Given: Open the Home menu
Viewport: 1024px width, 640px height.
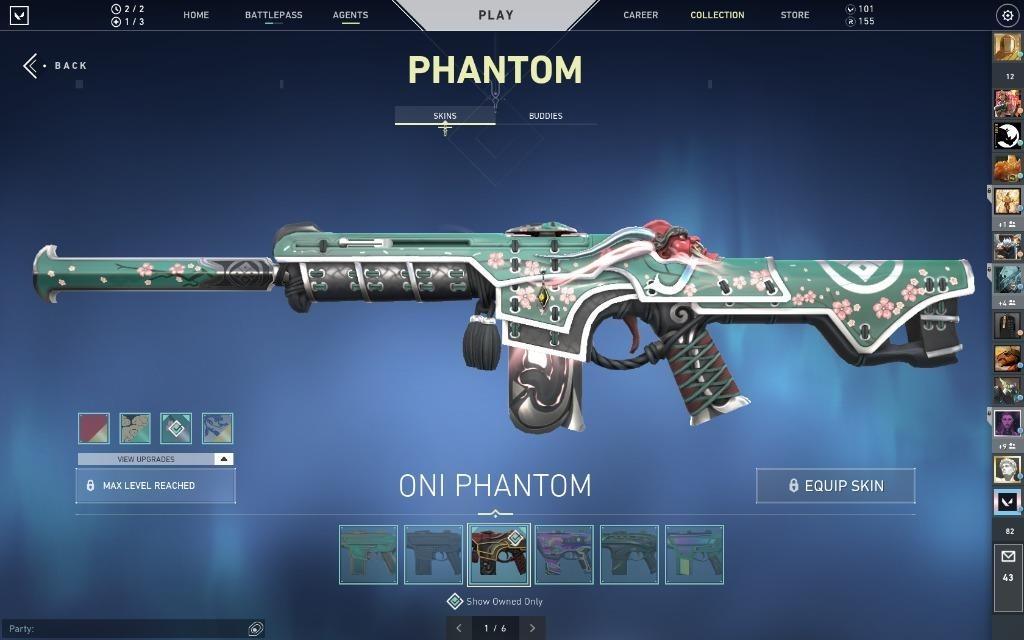Looking at the screenshot, I should 196,15.
